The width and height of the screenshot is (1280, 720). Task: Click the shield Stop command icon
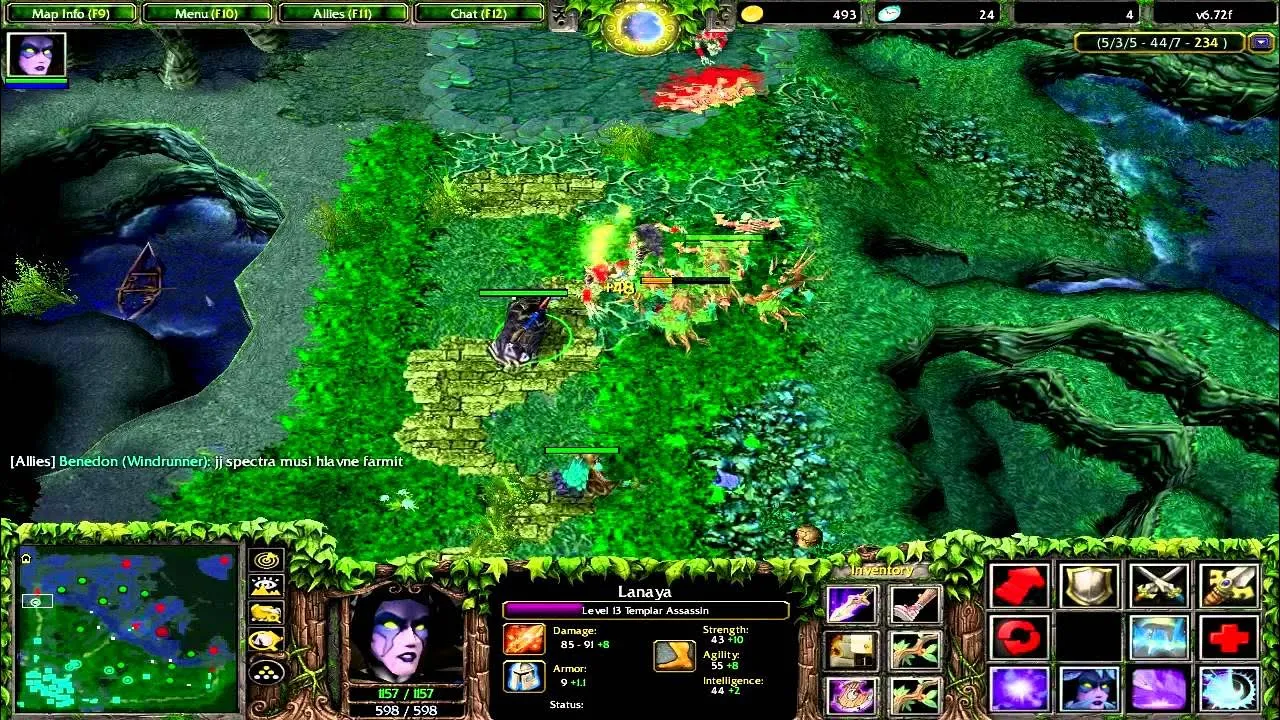click(x=1090, y=587)
